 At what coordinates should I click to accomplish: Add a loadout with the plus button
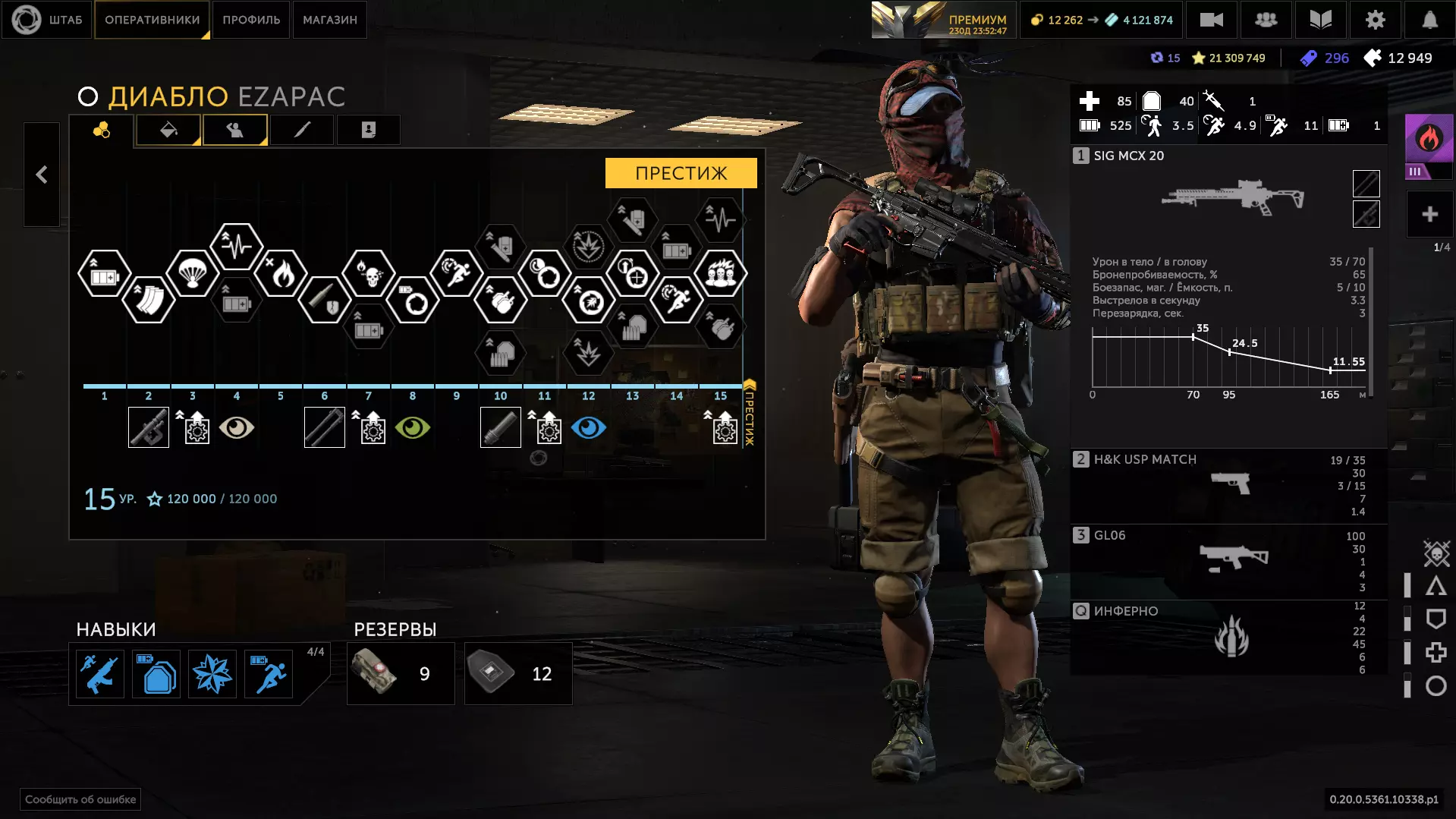[x=1429, y=214]
